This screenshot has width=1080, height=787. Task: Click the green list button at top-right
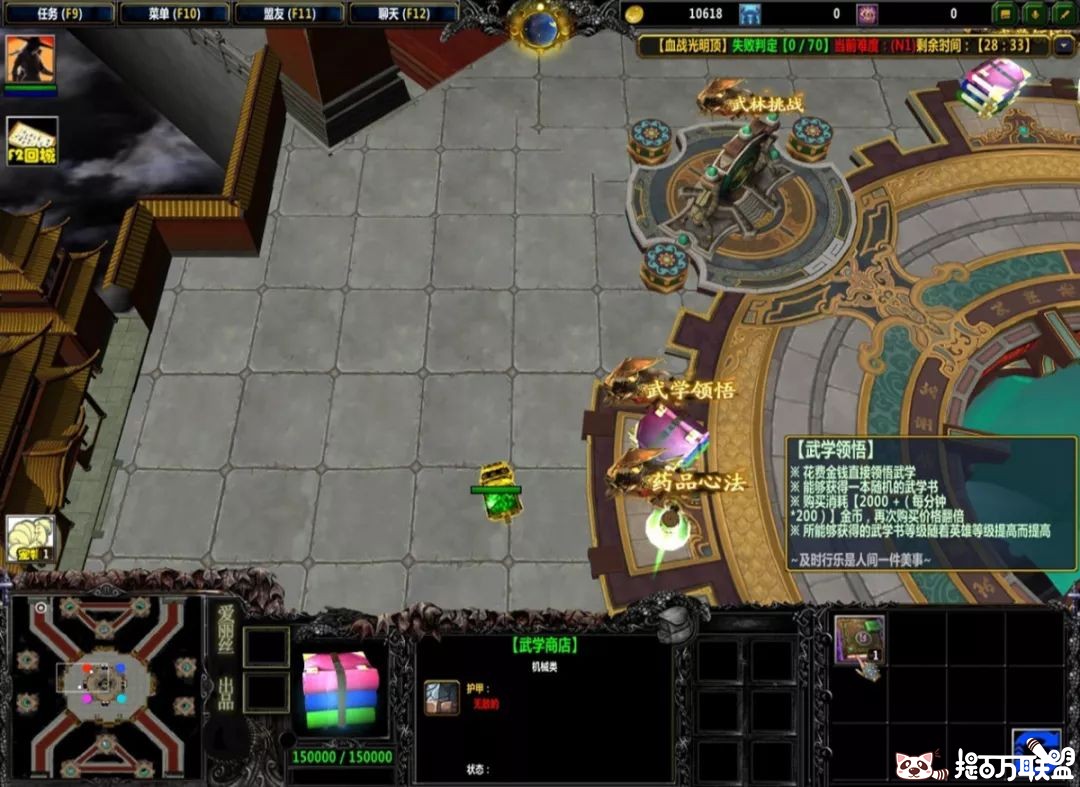[x=1006, y=14]
